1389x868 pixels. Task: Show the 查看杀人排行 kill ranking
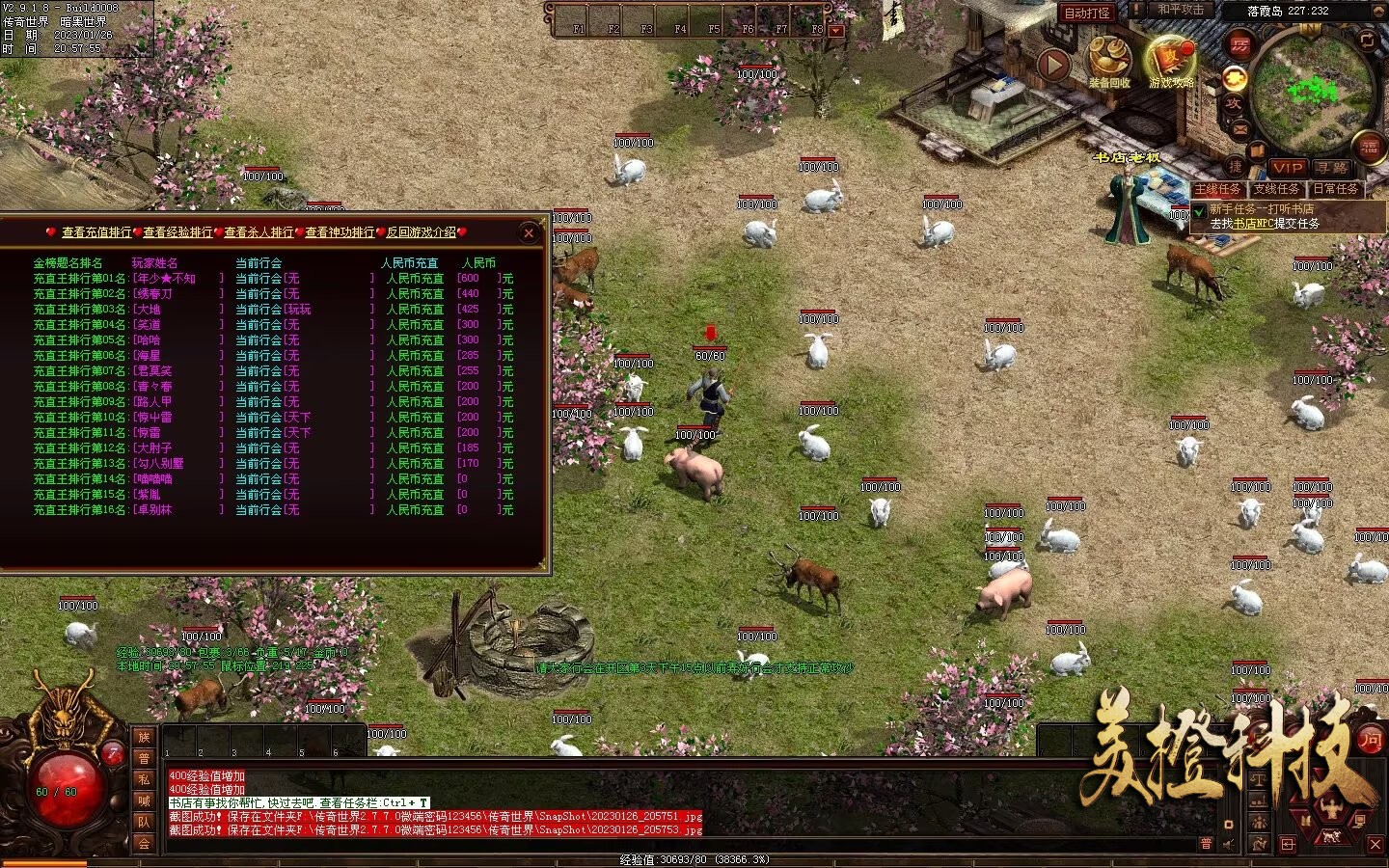[x=259, y=232]
